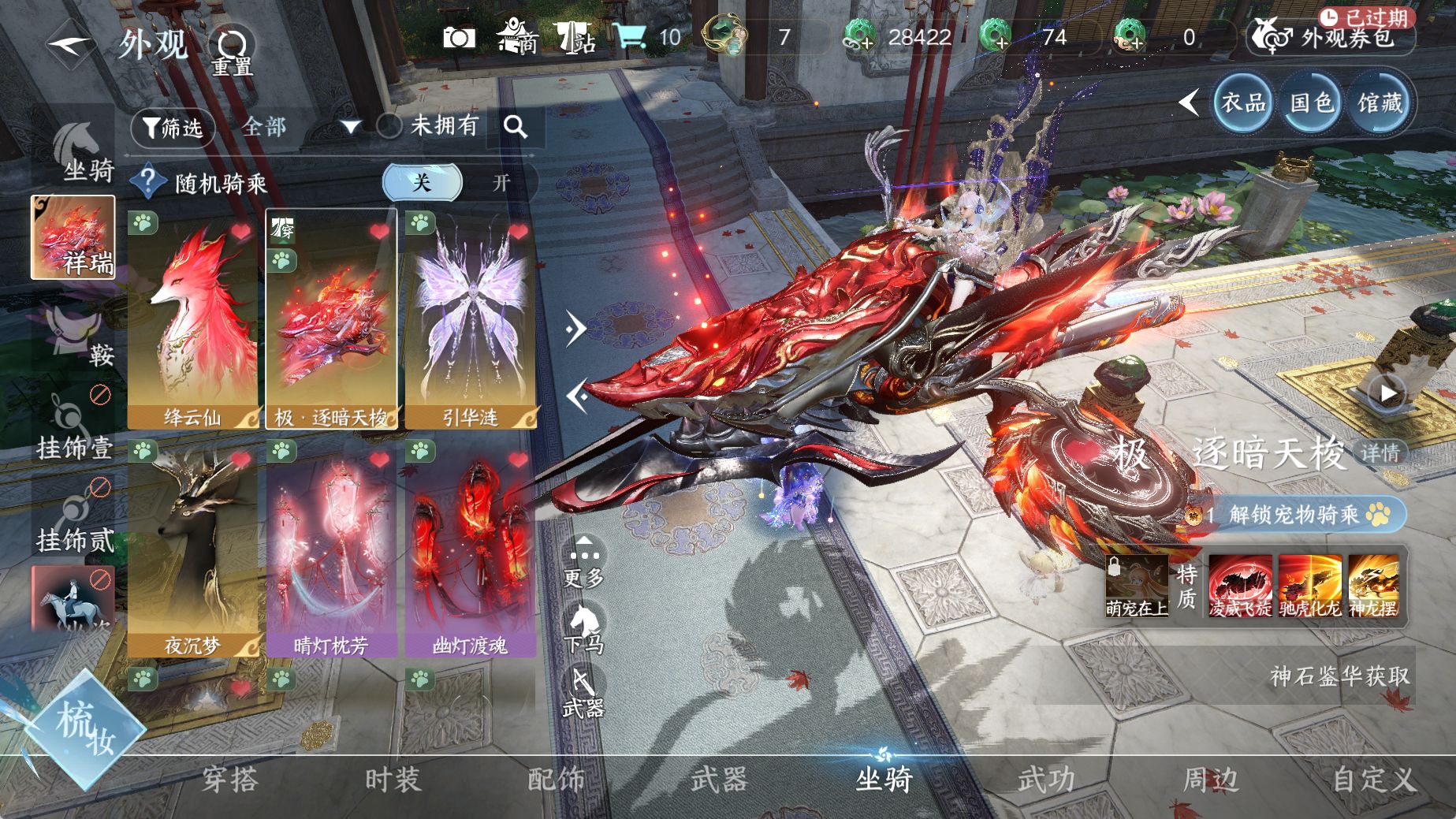
Task: Open the magnifying glass search
Action: pos(516,127)
